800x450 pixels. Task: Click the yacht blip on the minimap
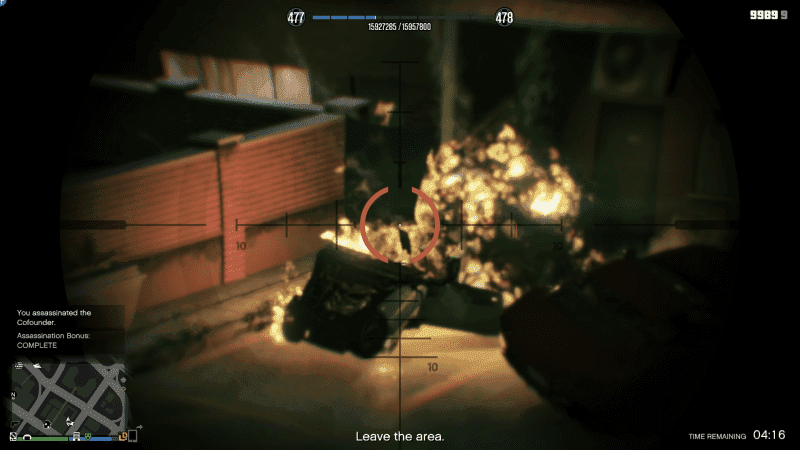[x=37, y=367]
